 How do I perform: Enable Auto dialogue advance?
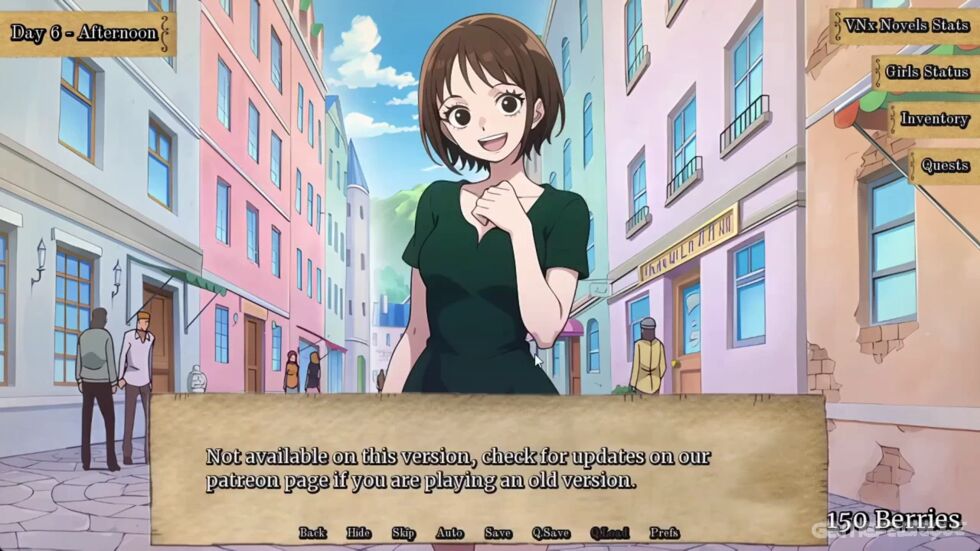pos(449,533)
